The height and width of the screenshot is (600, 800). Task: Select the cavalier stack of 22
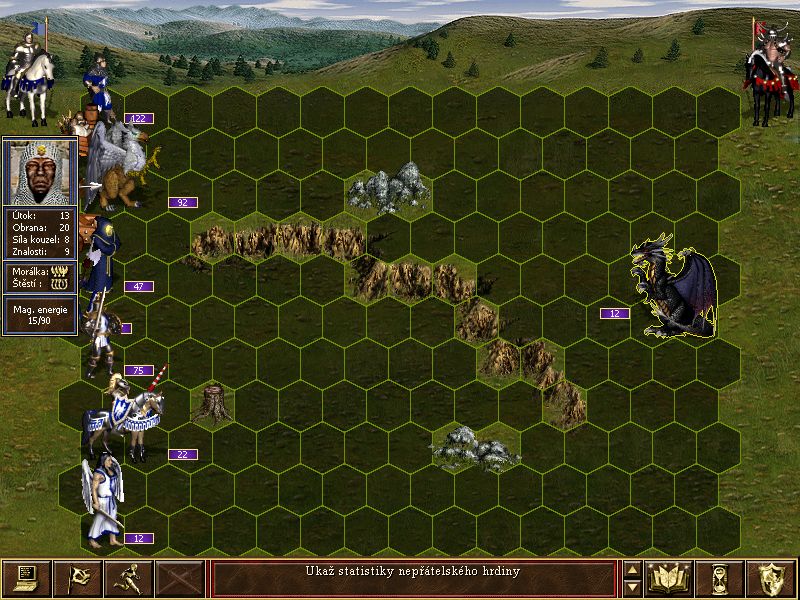point(130,420)
